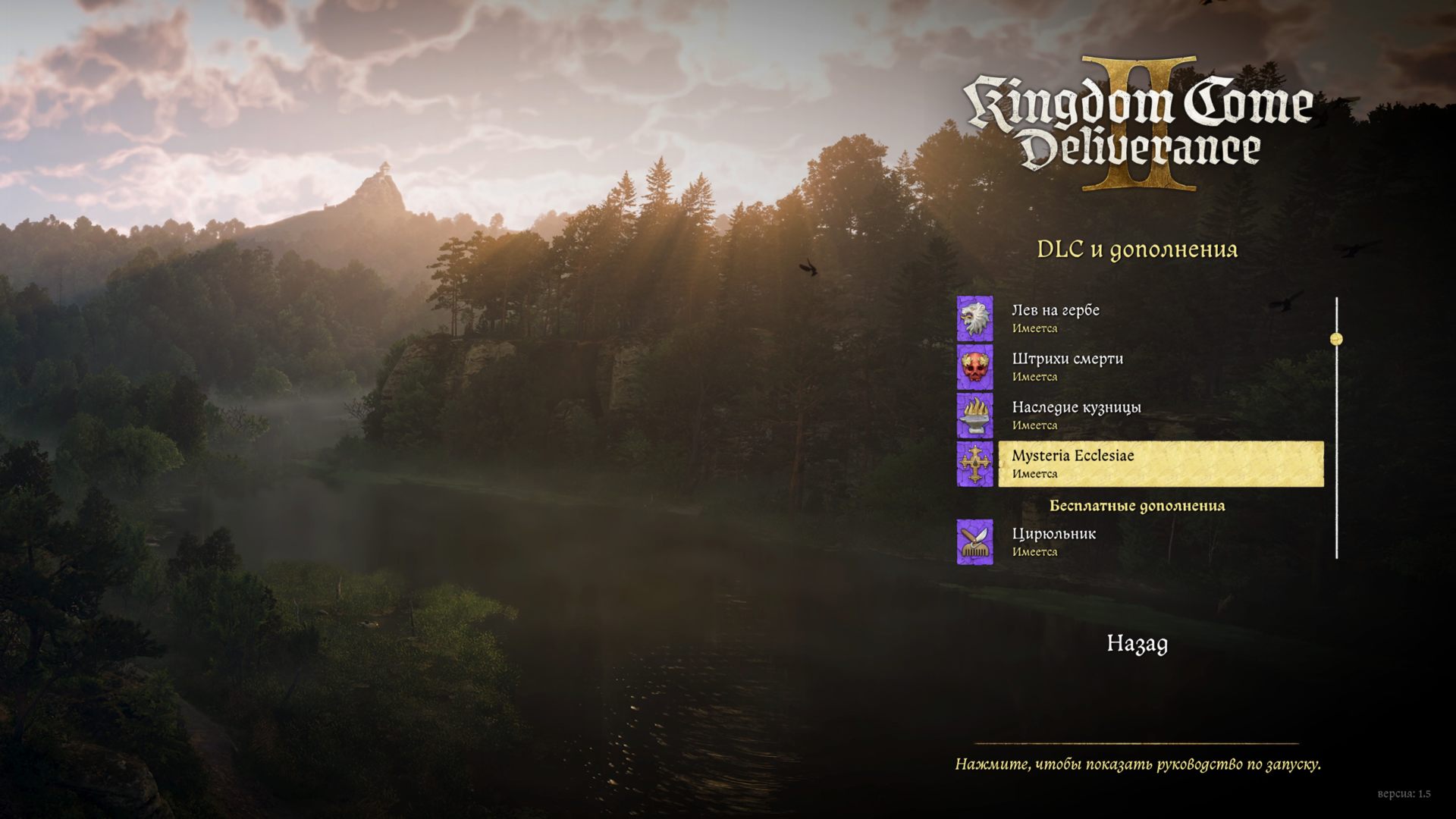The width and height of the screenshot is (1456, 819).
Task: Choose the golden cross DLC icon
Action: tap(974, 463)
